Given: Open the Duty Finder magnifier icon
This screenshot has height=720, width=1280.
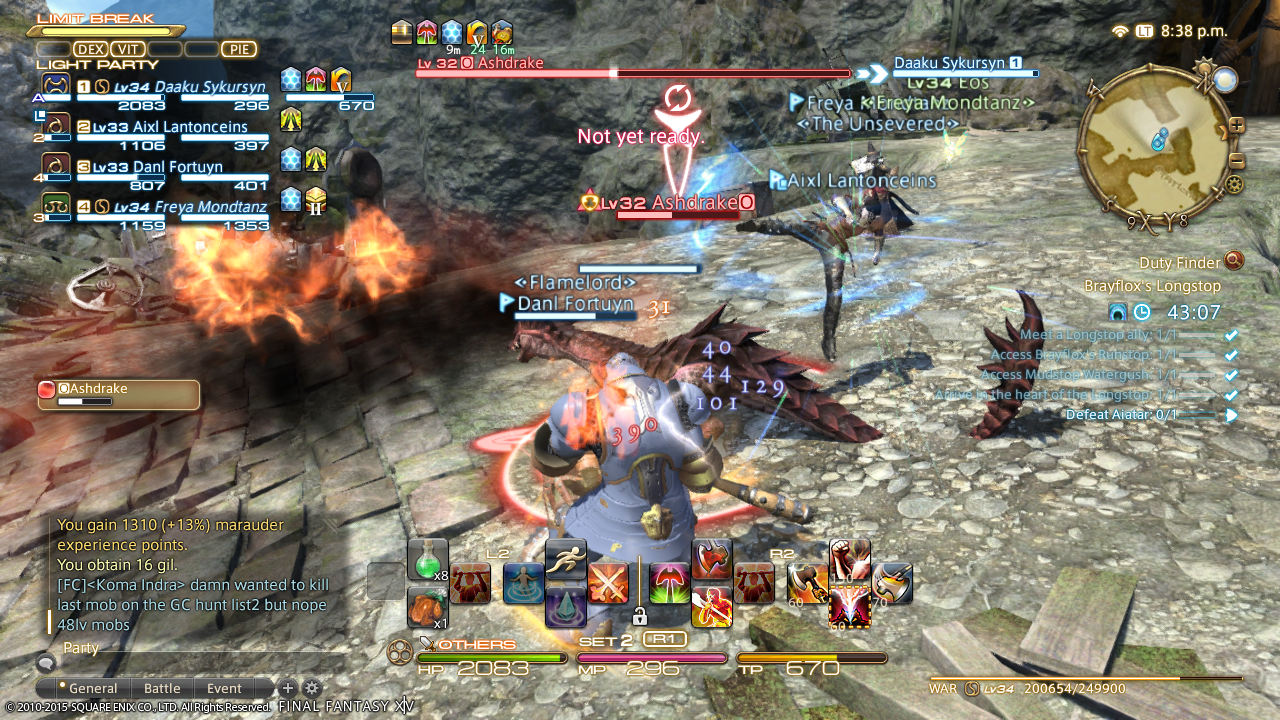Looking at the screenshot, I should click(1233, 261).
